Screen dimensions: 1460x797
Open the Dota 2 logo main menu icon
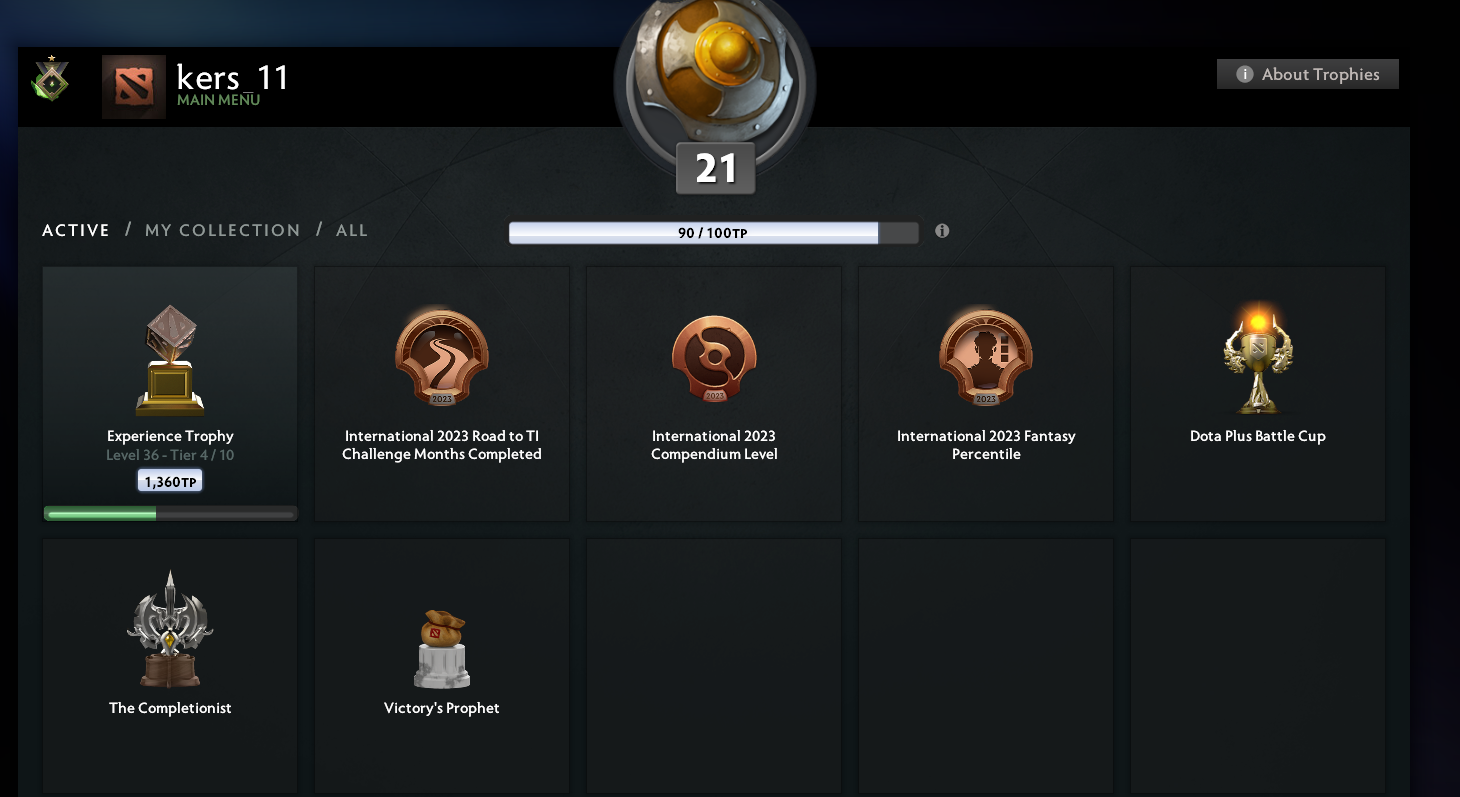[133, 86]
